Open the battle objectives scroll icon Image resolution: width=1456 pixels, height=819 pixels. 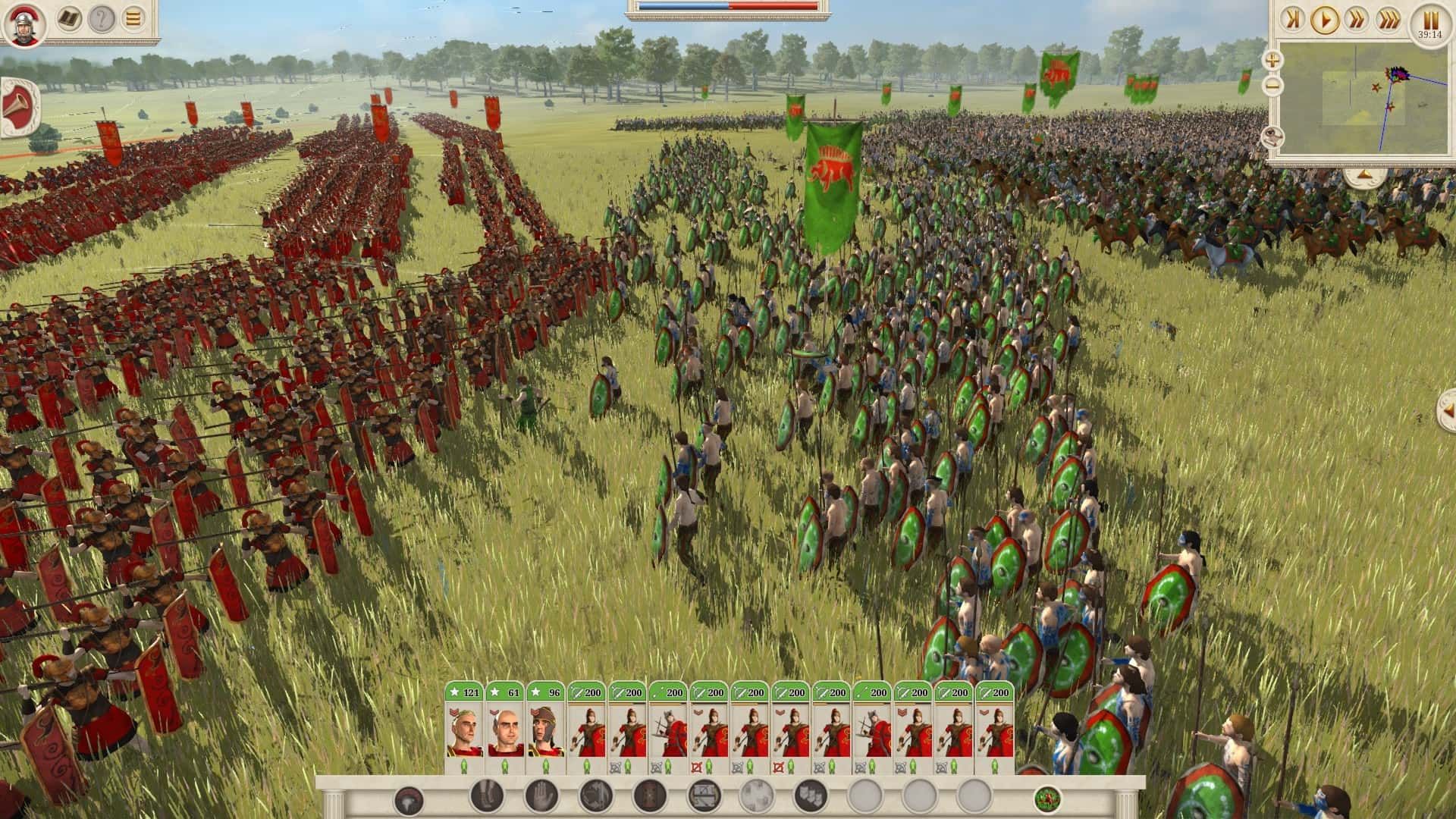68,18
